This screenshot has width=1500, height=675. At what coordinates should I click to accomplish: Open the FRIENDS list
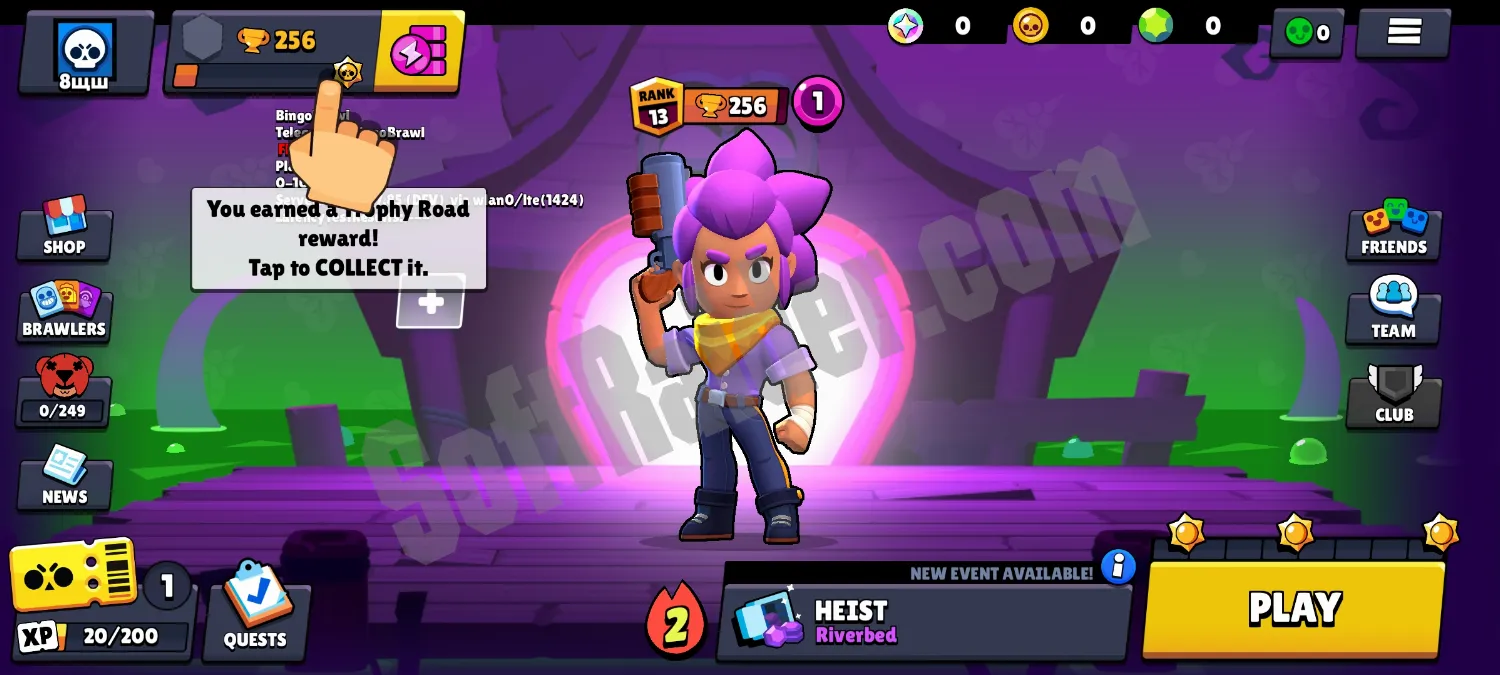(1393, 229)
